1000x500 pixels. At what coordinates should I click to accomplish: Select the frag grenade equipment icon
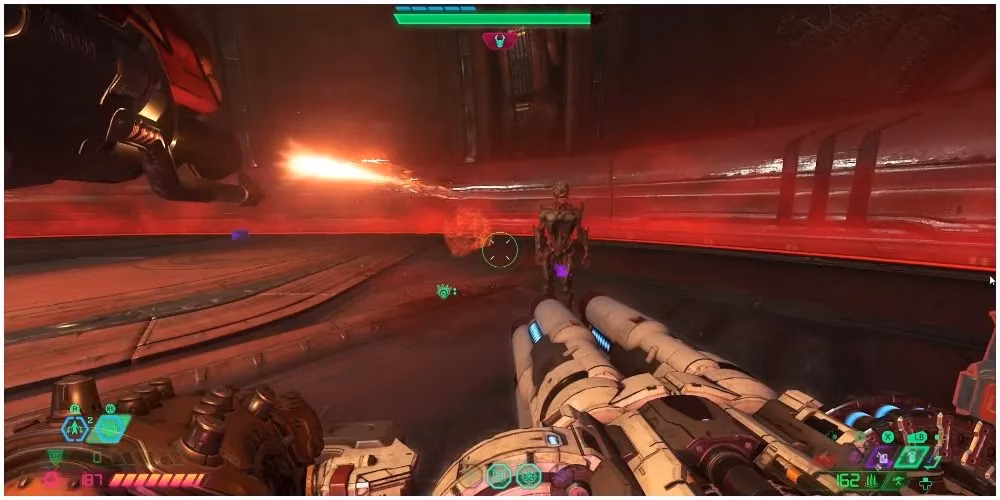75,429
